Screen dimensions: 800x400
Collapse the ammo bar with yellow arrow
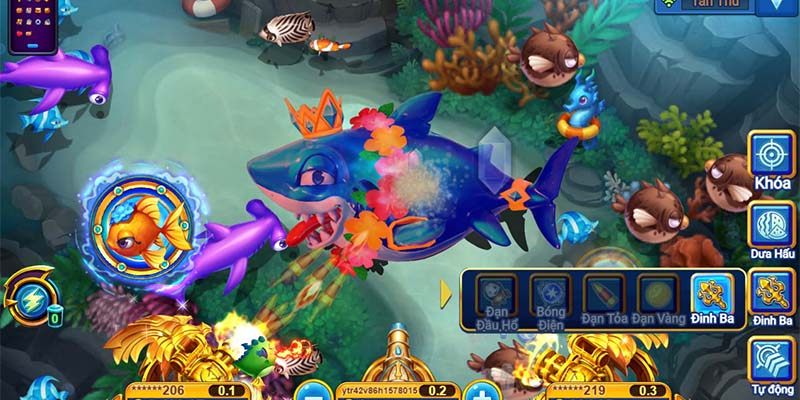click(x=446, y=294)
